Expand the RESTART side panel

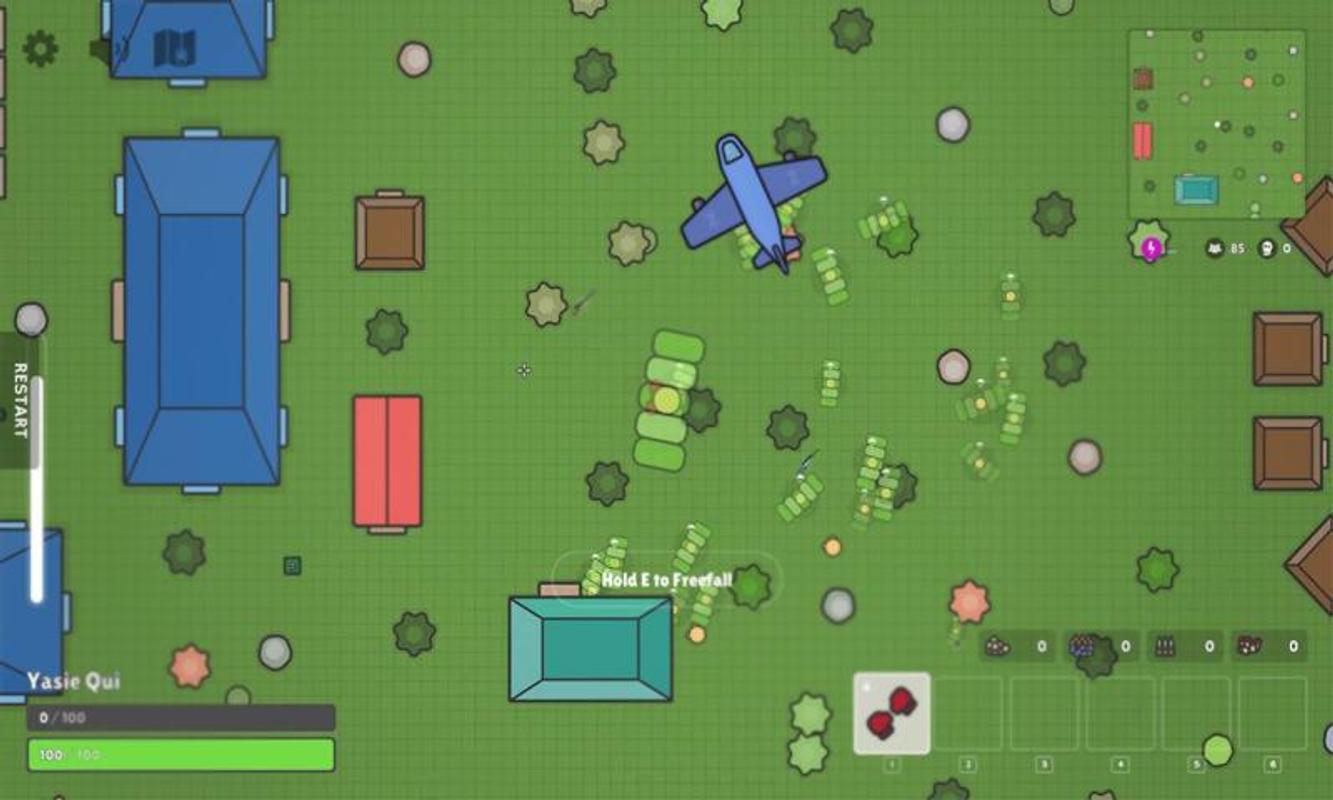click(x=18, y=400)
